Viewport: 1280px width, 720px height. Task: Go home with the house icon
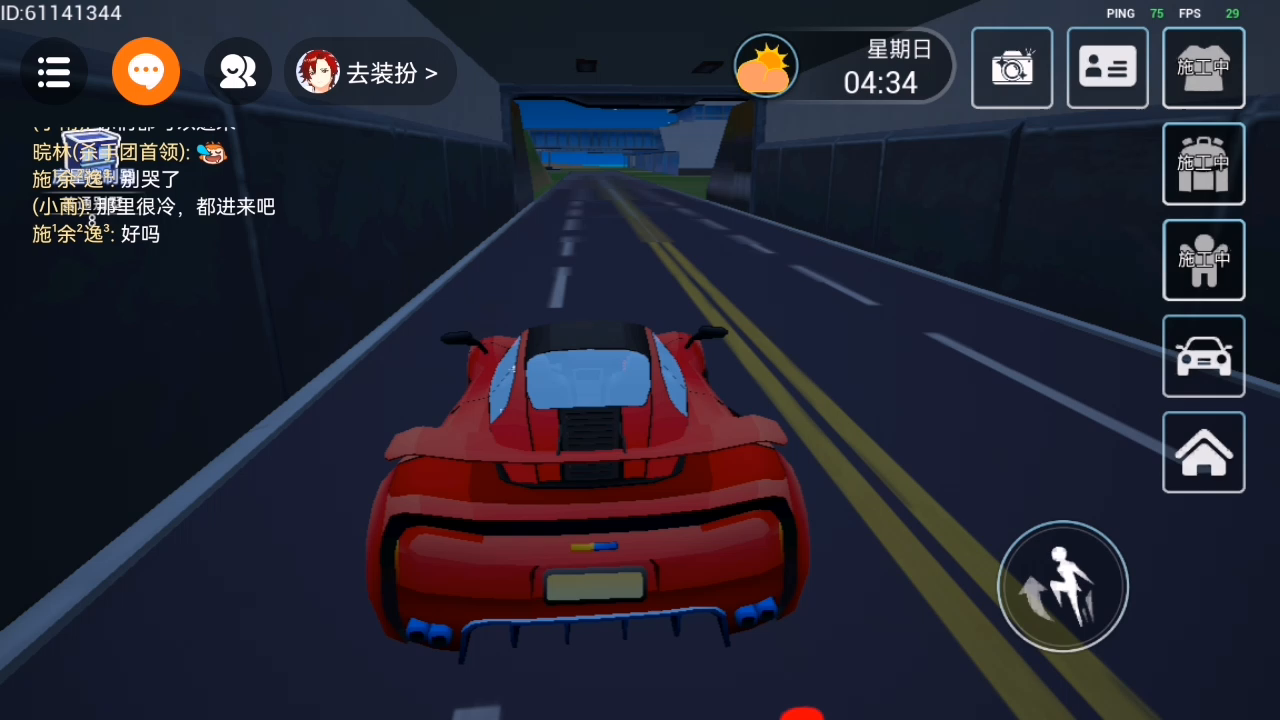1203,452
